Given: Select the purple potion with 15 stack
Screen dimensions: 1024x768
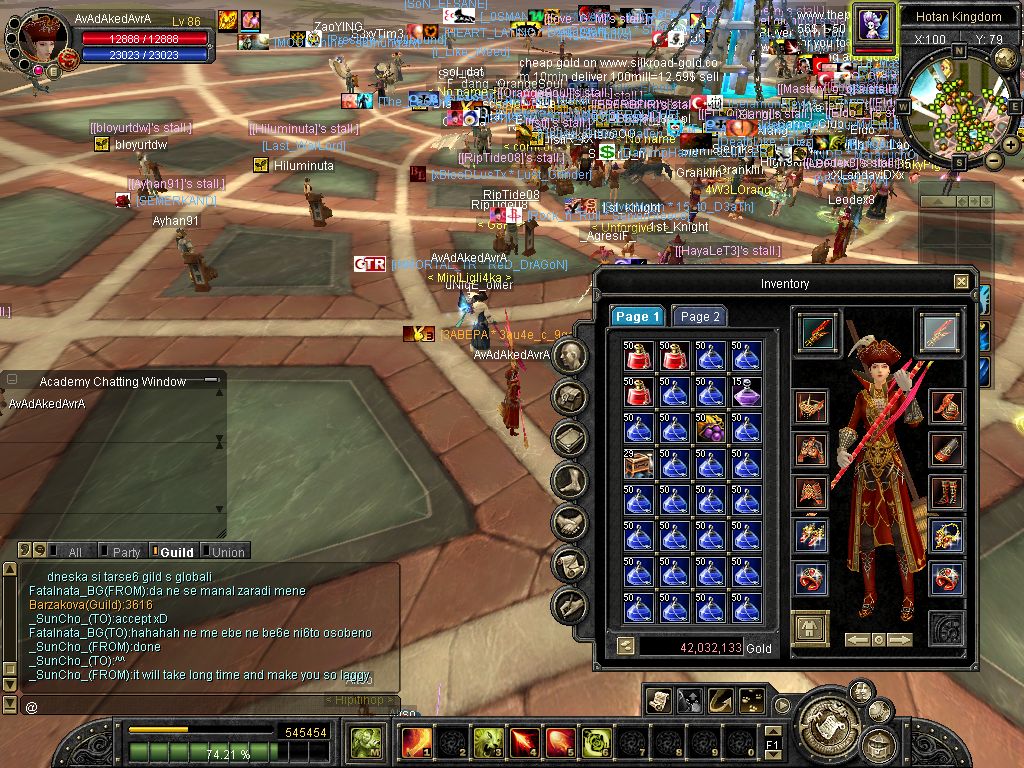Looking at the screenshot, I should 746,392.
